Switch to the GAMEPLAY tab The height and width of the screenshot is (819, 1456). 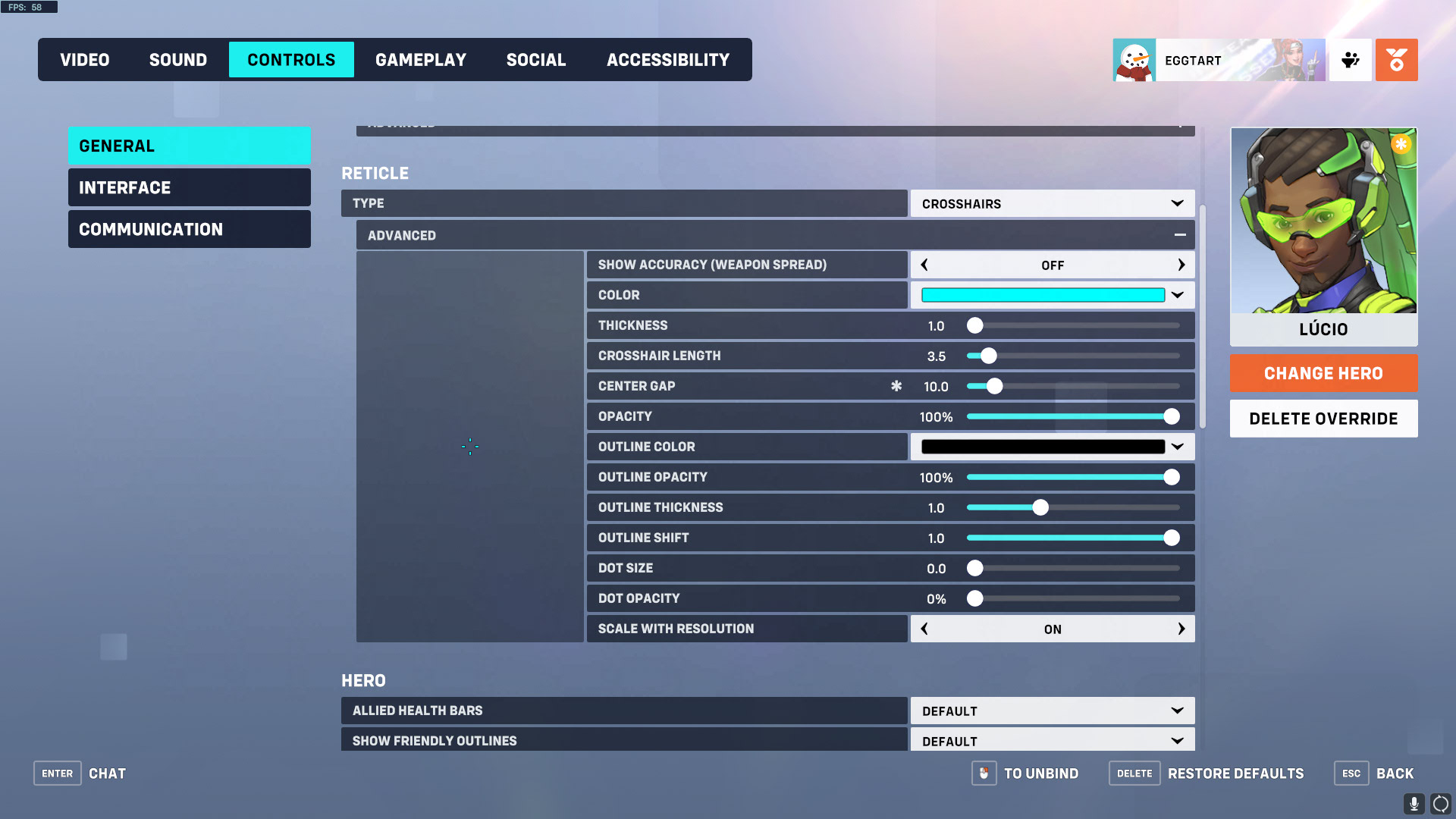pyautogui.click(x=421, y=59)
